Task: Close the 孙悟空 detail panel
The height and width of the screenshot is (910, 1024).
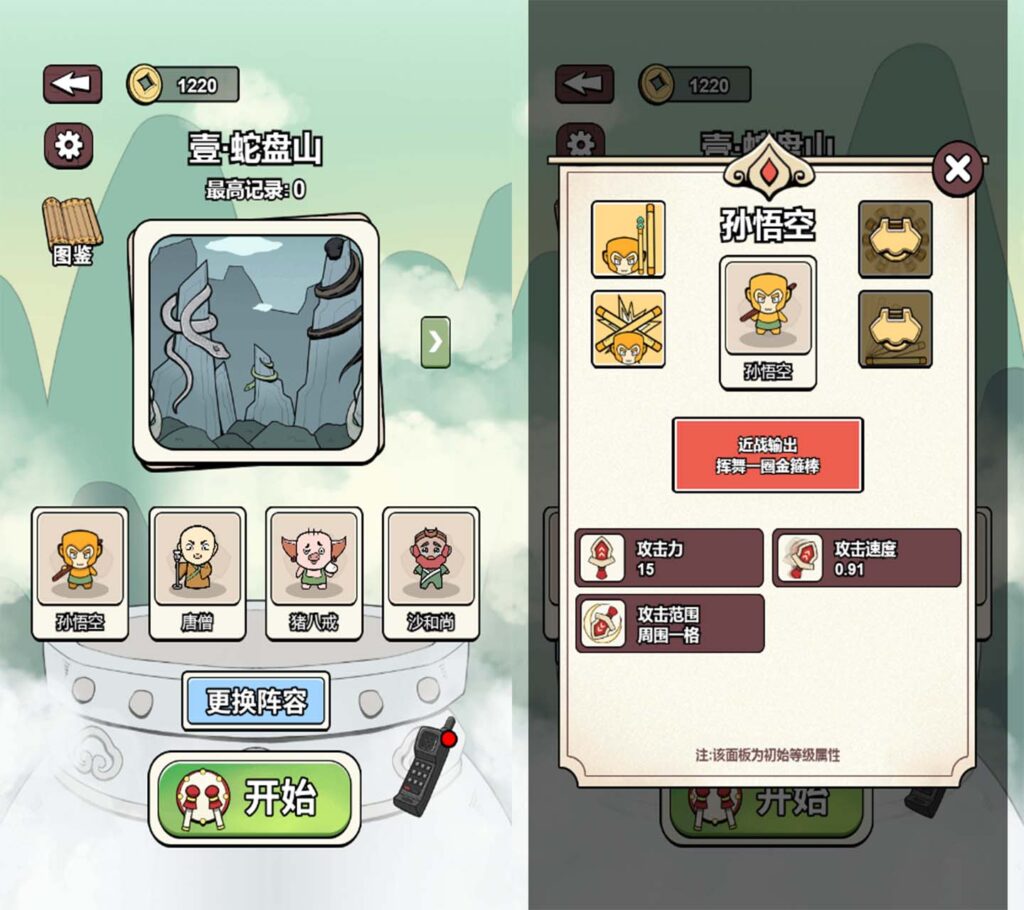Action: 958,169
